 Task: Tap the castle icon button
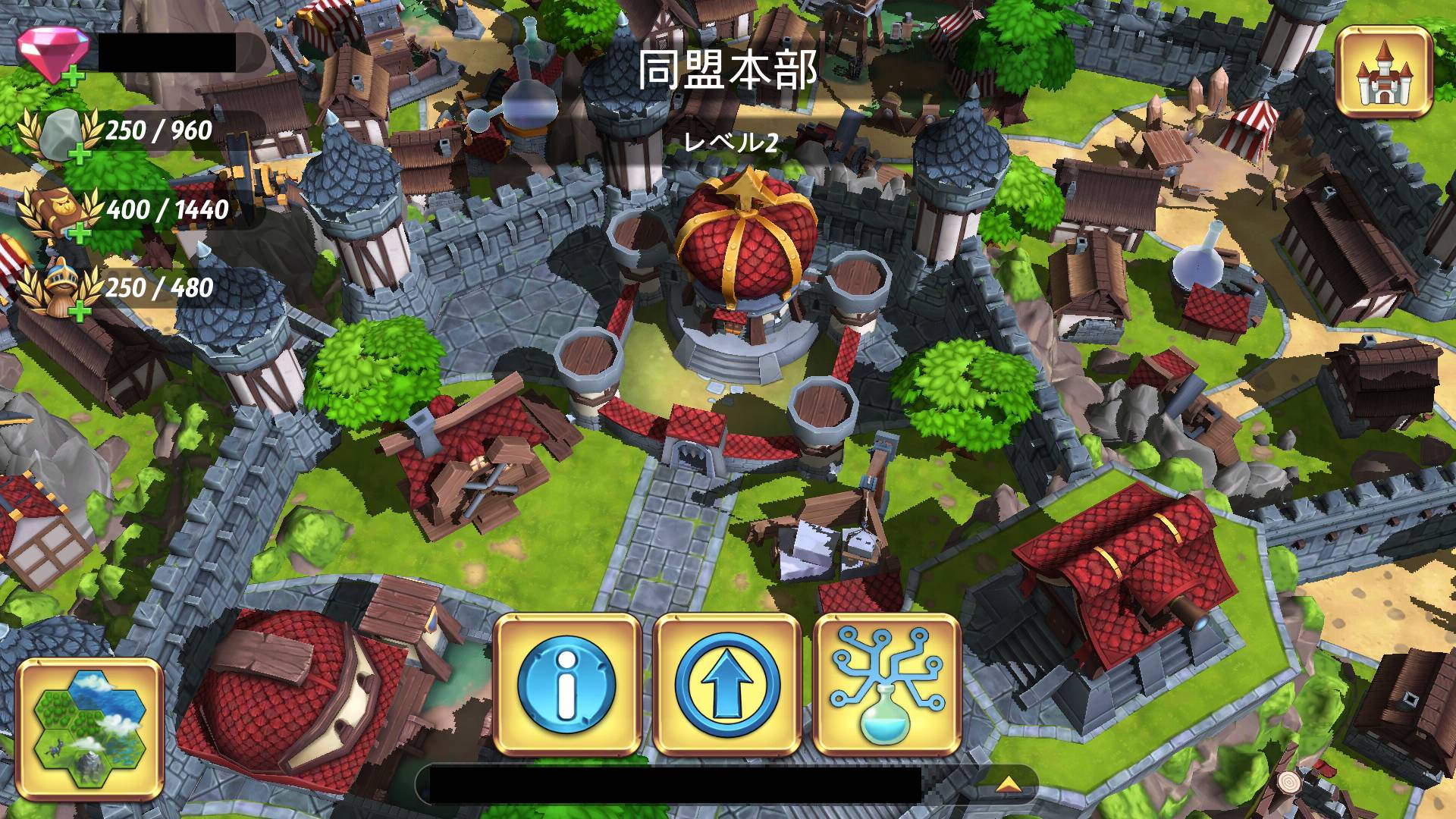1385,73
